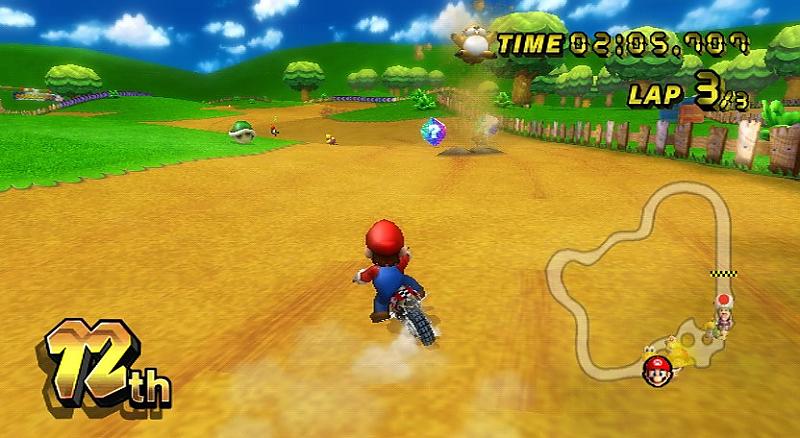This screenshot has height=438, width=800.
Task: Select Toad's marker on the minimap
Action: pyautogui.click(x=722, y=300)
